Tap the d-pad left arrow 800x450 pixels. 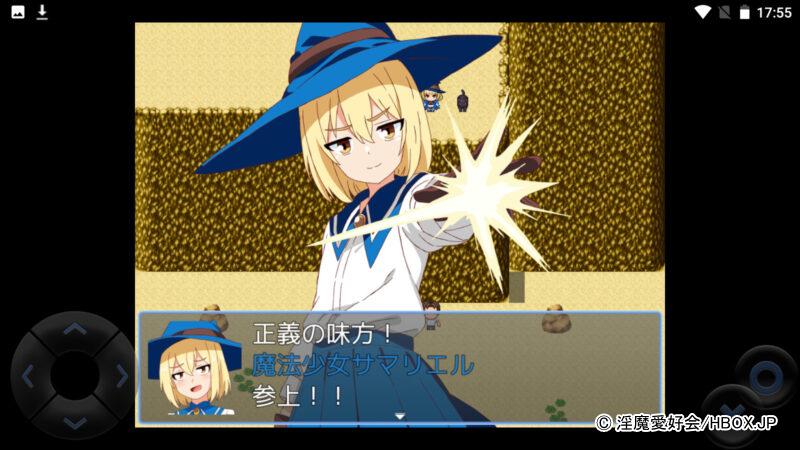(x=28, y=376)
